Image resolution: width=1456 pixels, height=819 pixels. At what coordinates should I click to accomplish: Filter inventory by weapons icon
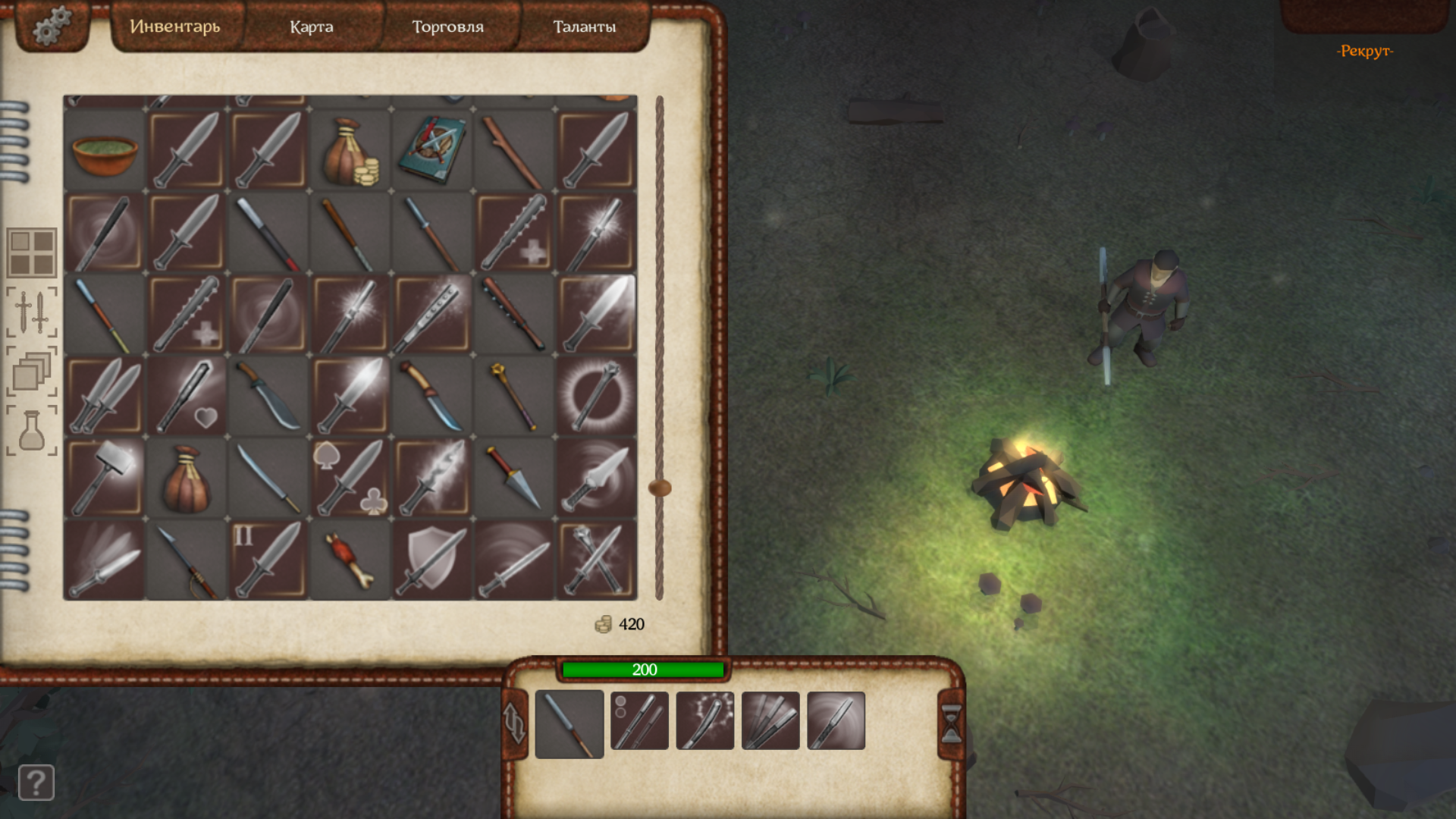pos(32,312)
